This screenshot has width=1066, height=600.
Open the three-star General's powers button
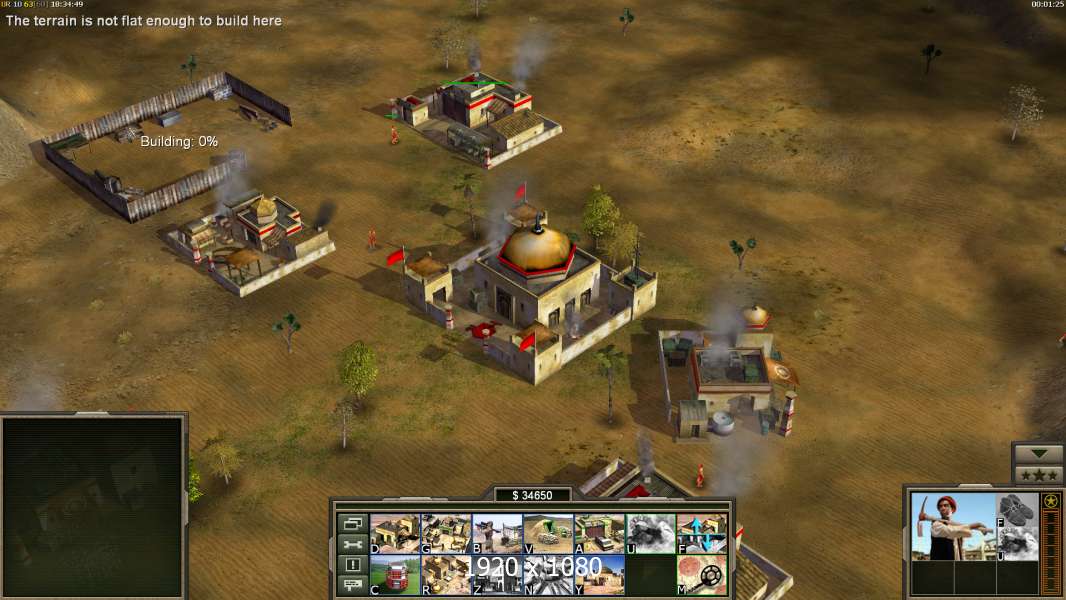pos(1038,474)
